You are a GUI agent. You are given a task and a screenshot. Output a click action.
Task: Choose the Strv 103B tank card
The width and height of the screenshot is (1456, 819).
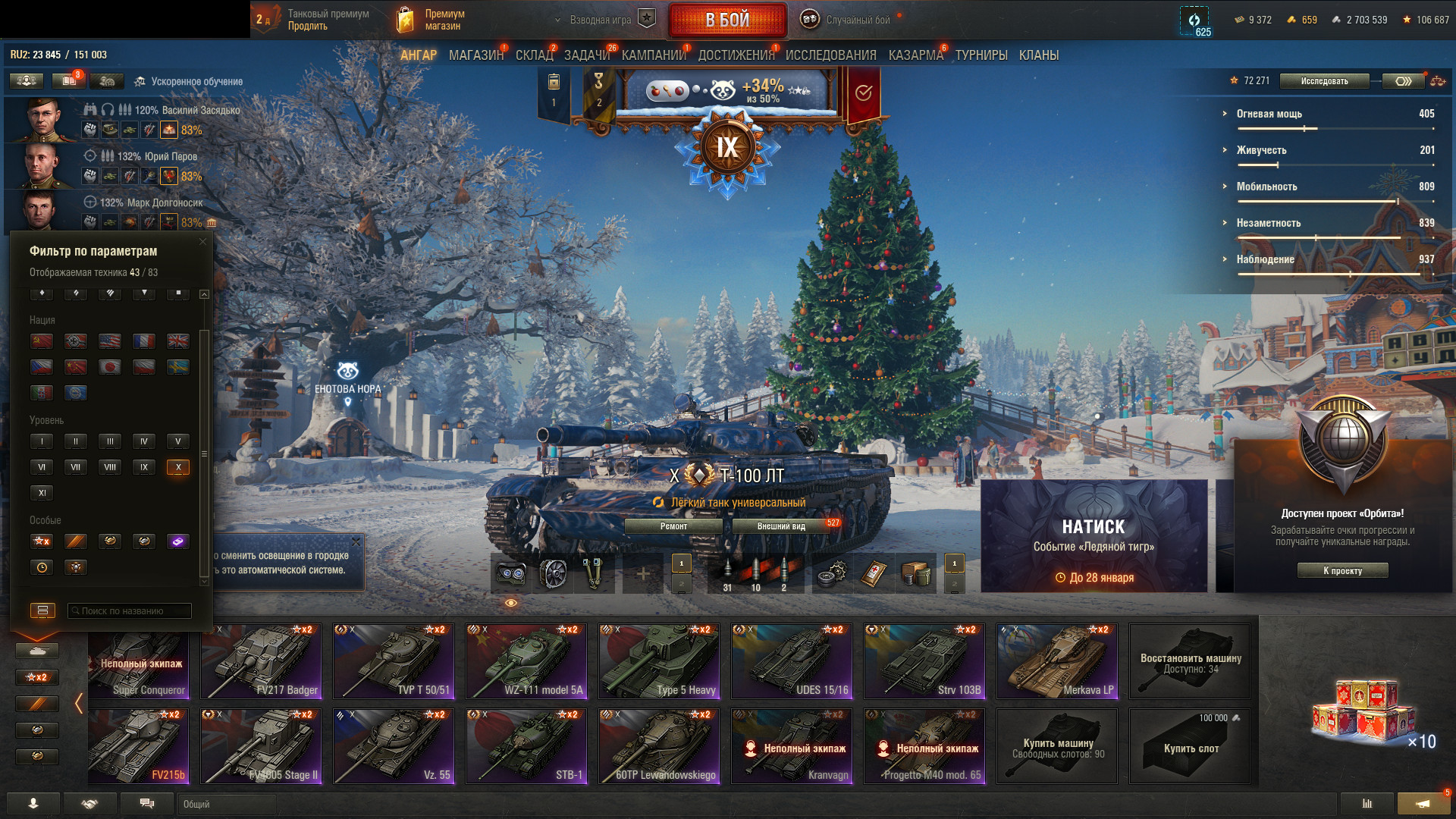coord(924,661)
